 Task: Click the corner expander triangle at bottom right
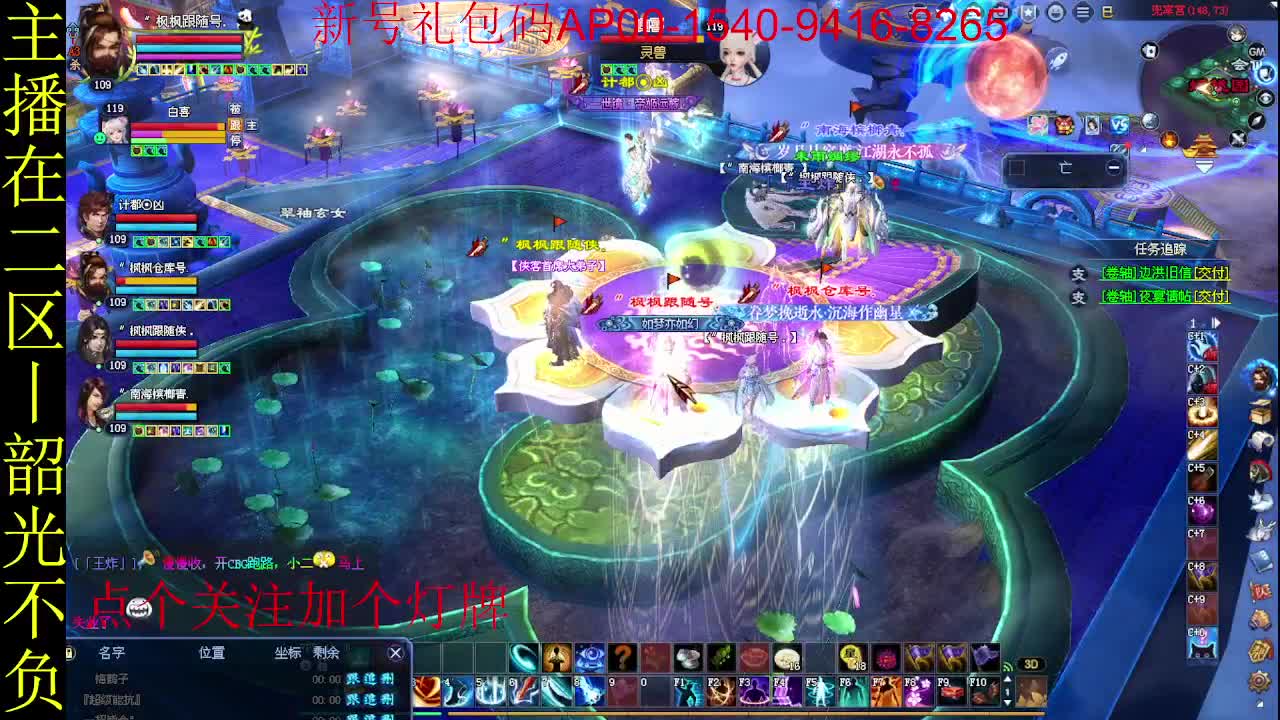1259,703
